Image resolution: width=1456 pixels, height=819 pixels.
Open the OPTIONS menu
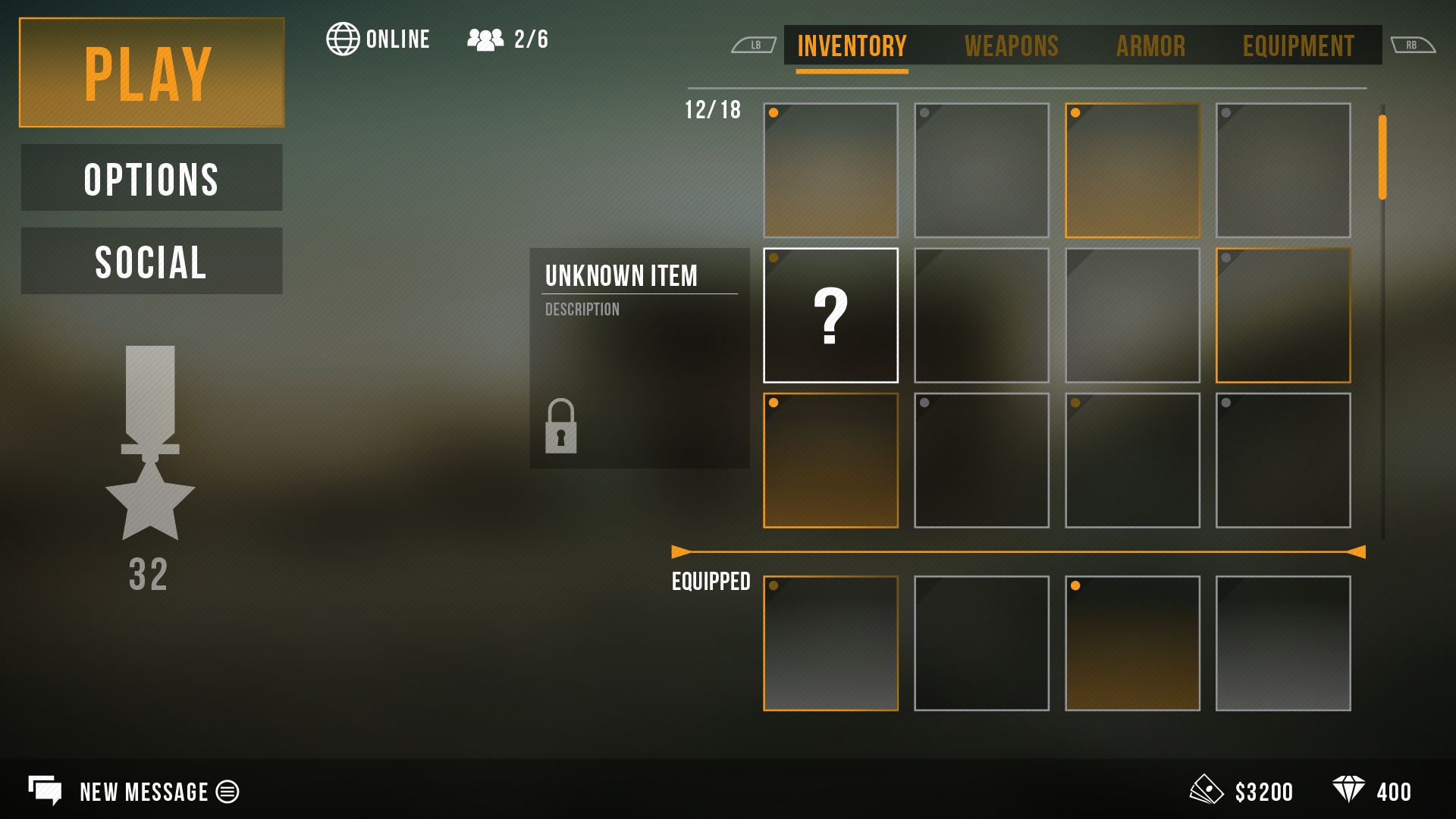pyautogui.click(x=151, y=177)
